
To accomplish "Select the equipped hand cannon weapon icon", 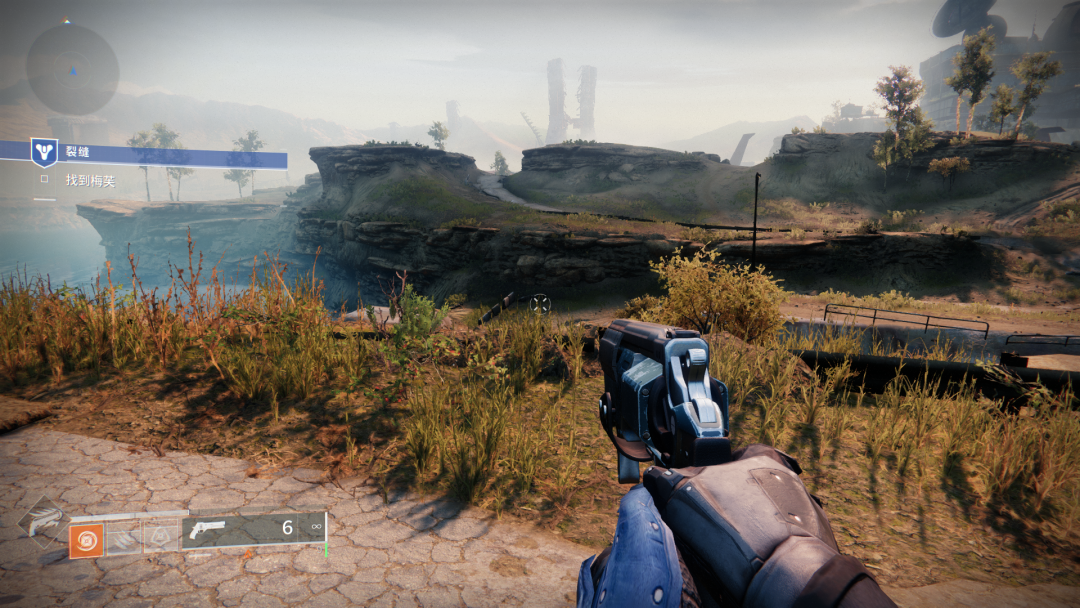I will click(209, 529).
